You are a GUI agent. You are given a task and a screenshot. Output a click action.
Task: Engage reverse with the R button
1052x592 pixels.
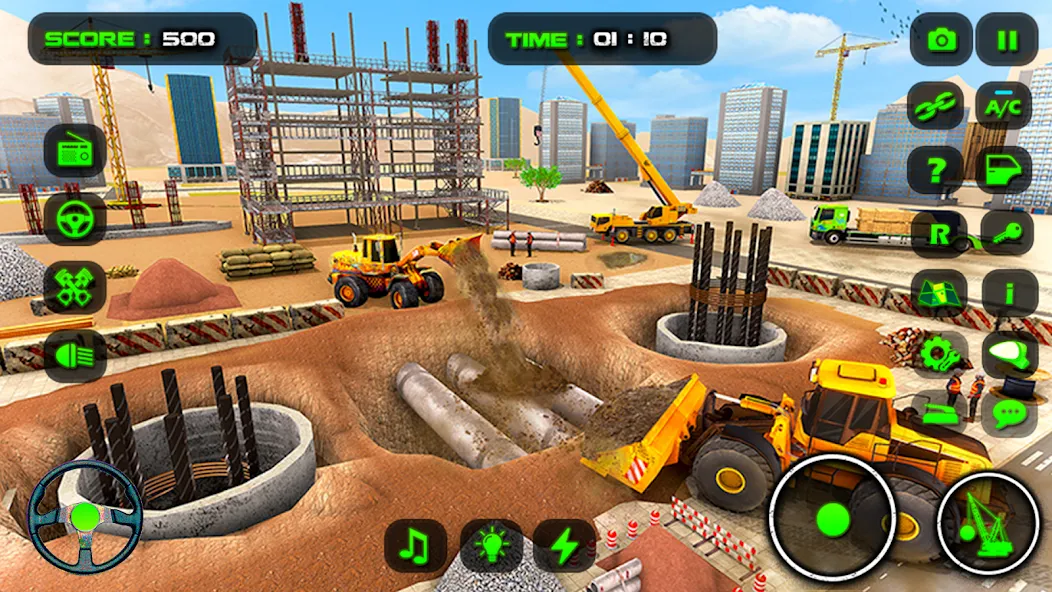pyautogui.click(x=939, y=235)
